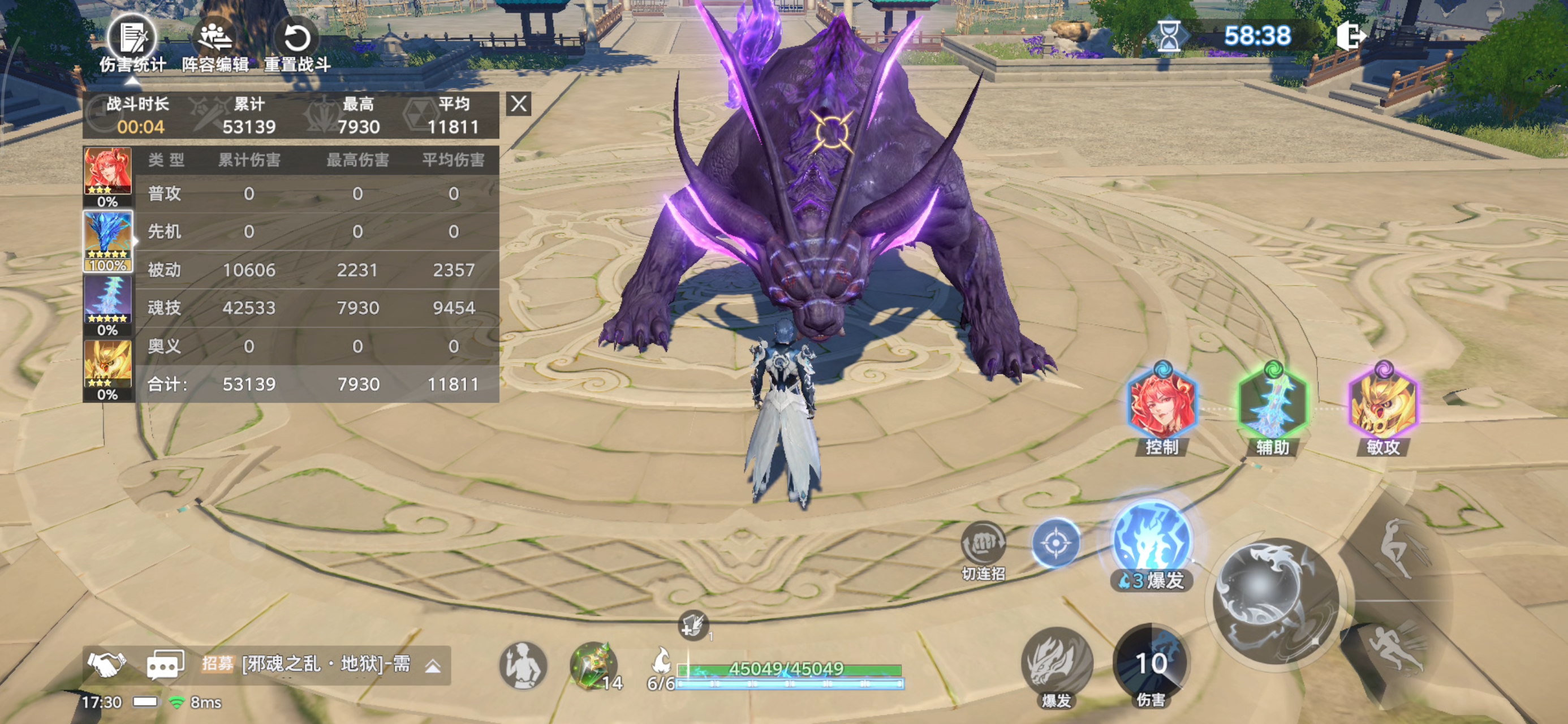
Task: Select the blue dragon portrait showing 100%
Action: (x=107, y=237)
